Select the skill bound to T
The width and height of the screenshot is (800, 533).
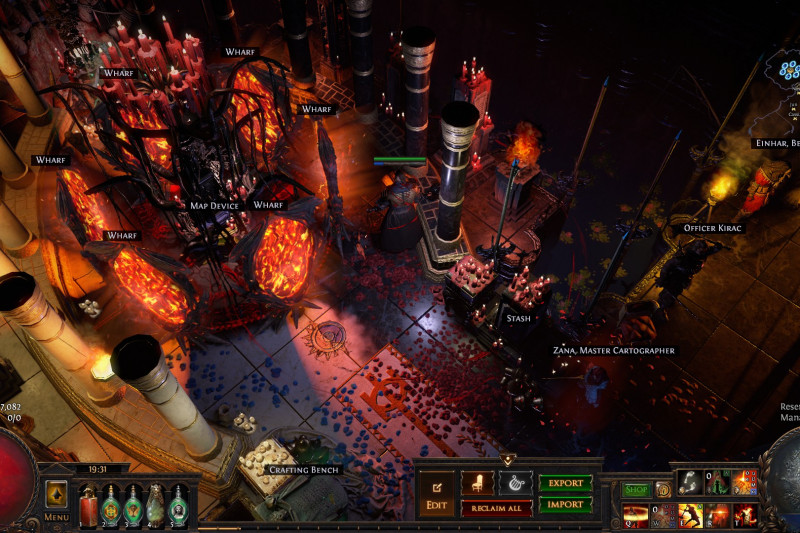click(x=744, y=515)
